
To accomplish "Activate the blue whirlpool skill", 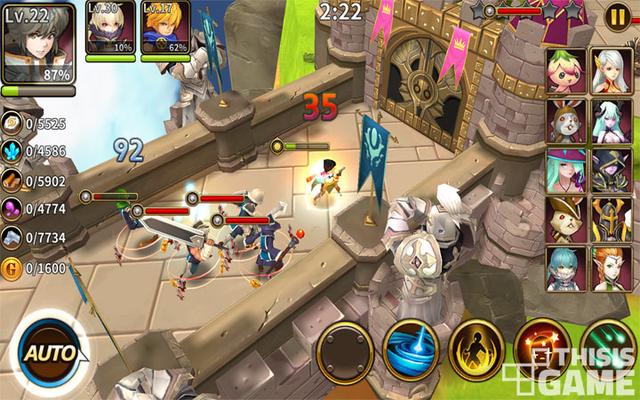I will click(x=412, y=350).
